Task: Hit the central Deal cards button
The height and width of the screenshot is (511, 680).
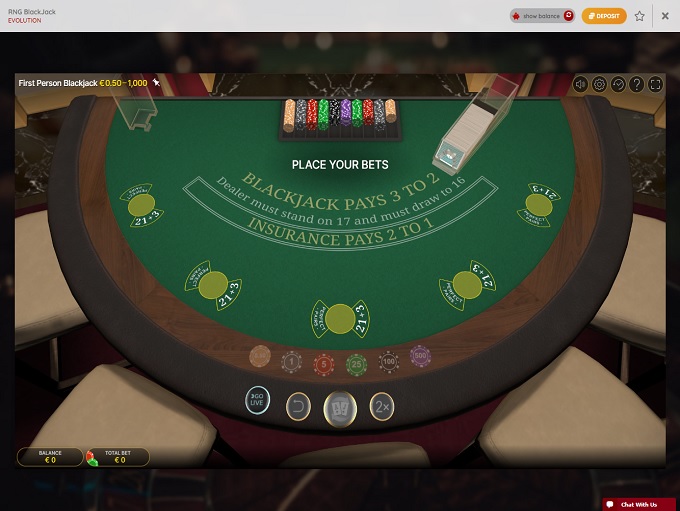Action: click(x=340, y=407)
